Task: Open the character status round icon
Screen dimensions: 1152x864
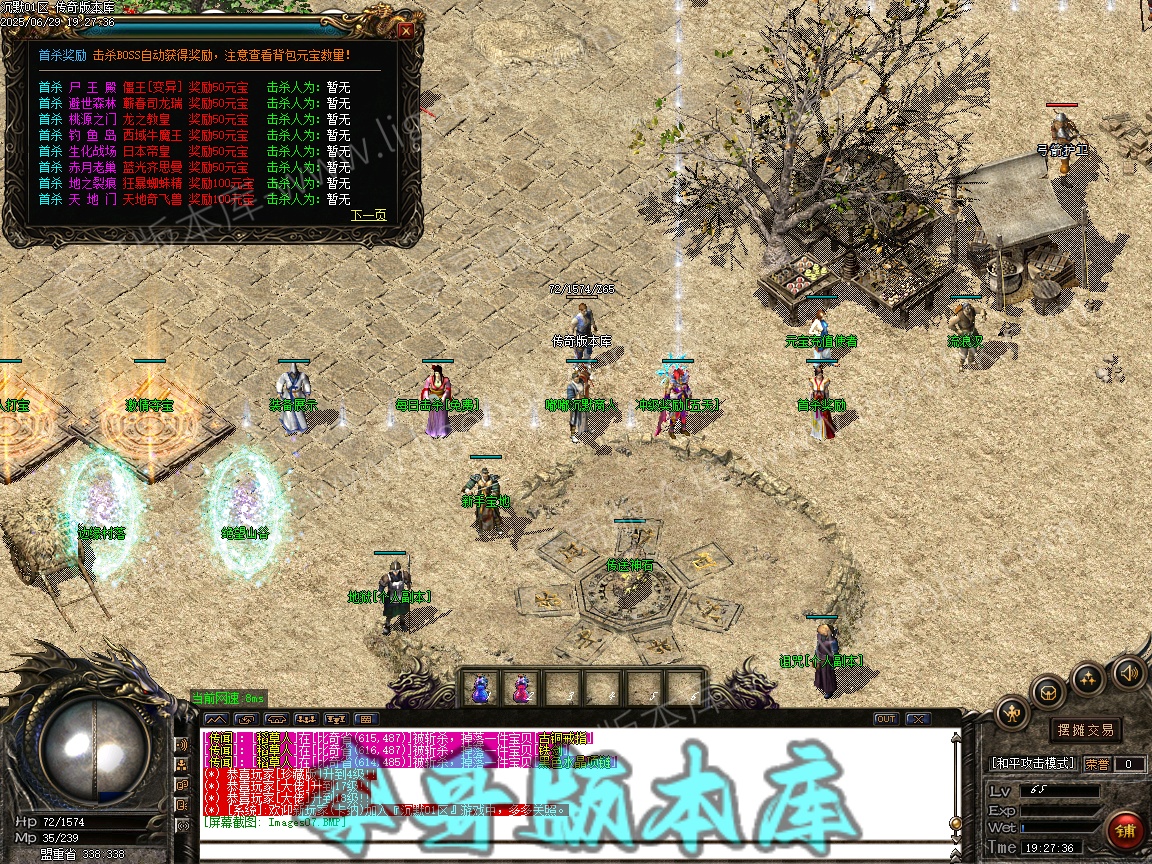Action: pos(1012,713)
